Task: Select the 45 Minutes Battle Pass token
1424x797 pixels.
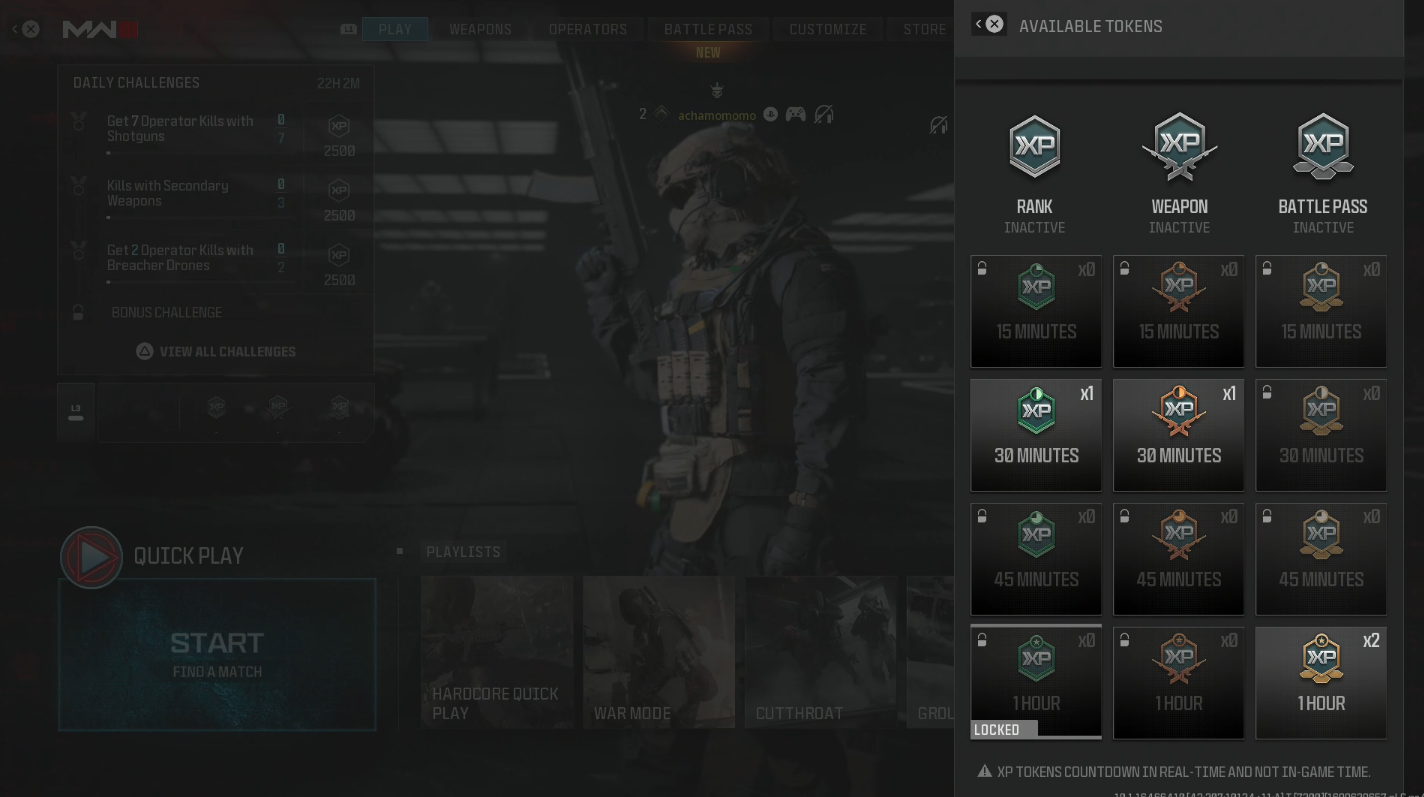Action: (1321, 559)
